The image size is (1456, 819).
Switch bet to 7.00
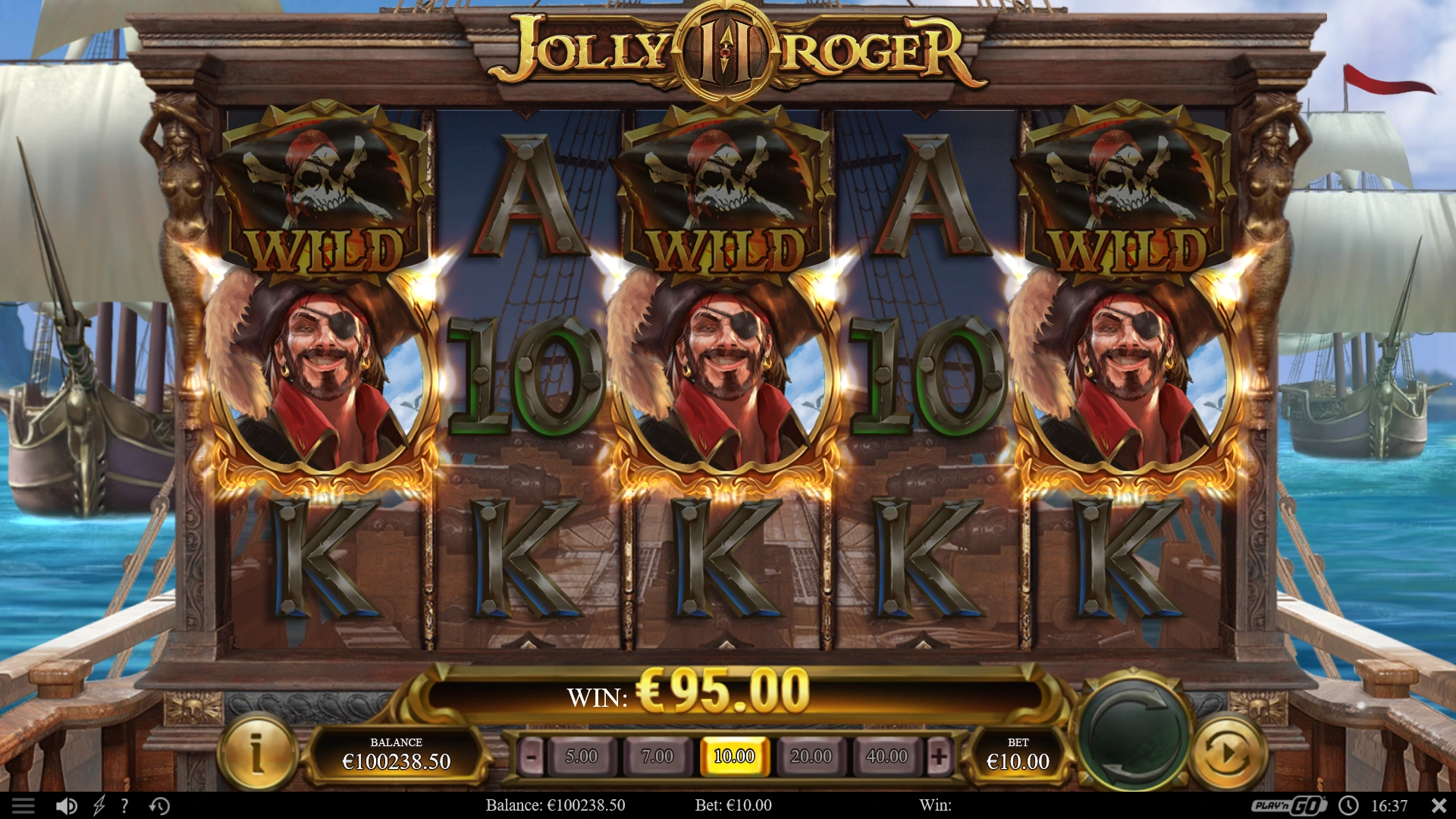(658, 756)
